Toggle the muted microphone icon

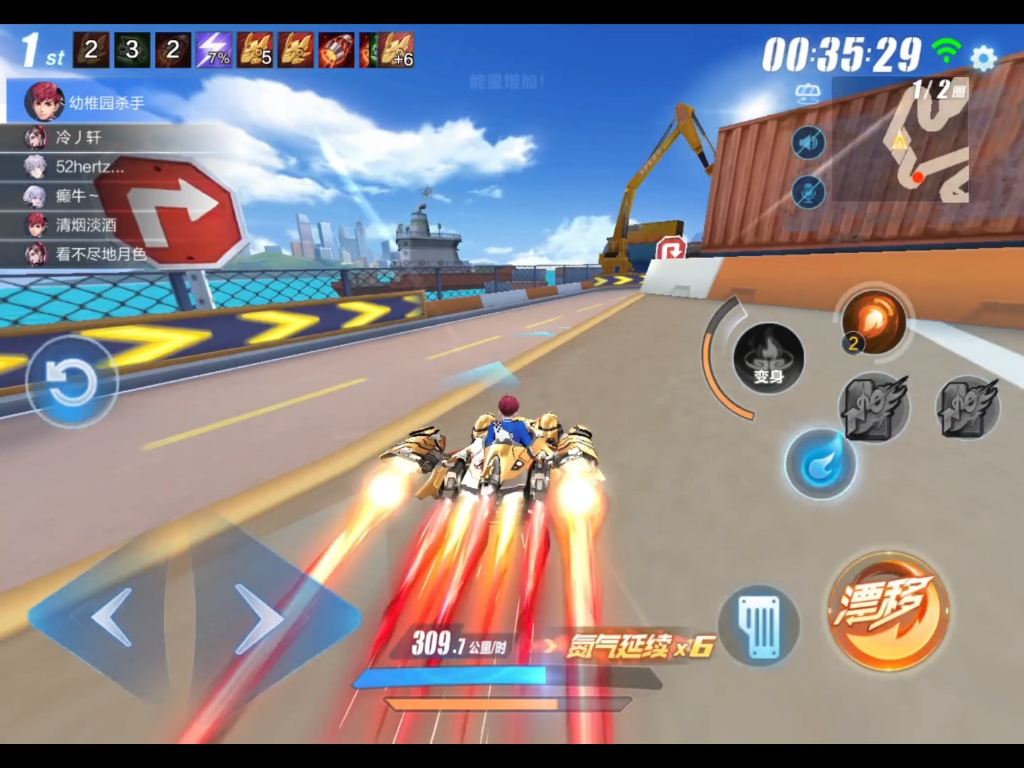coord(809,191)
